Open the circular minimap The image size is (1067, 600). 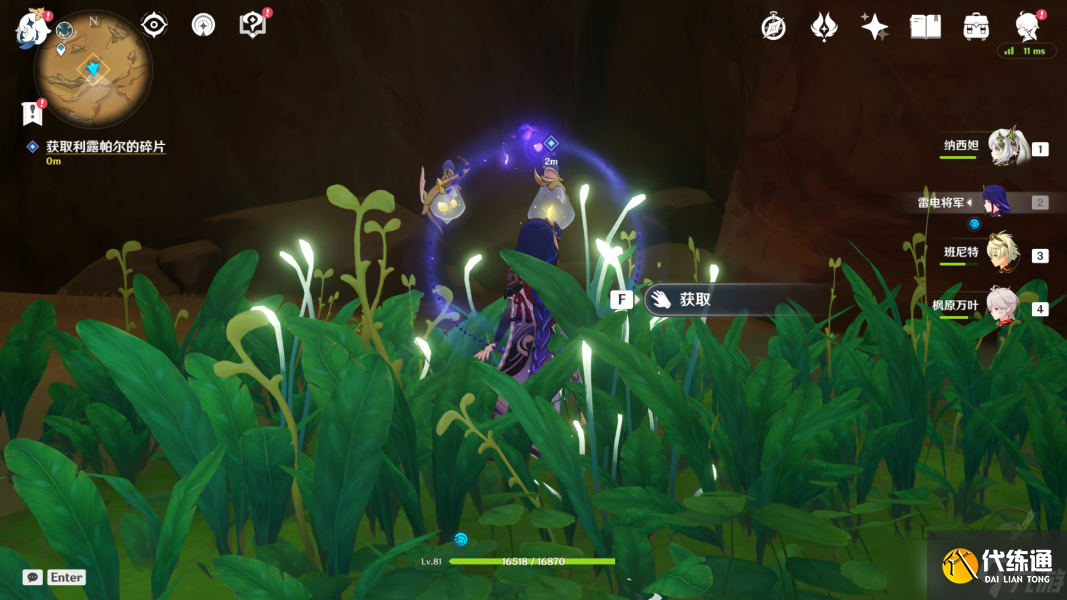[x=93, y=69]
